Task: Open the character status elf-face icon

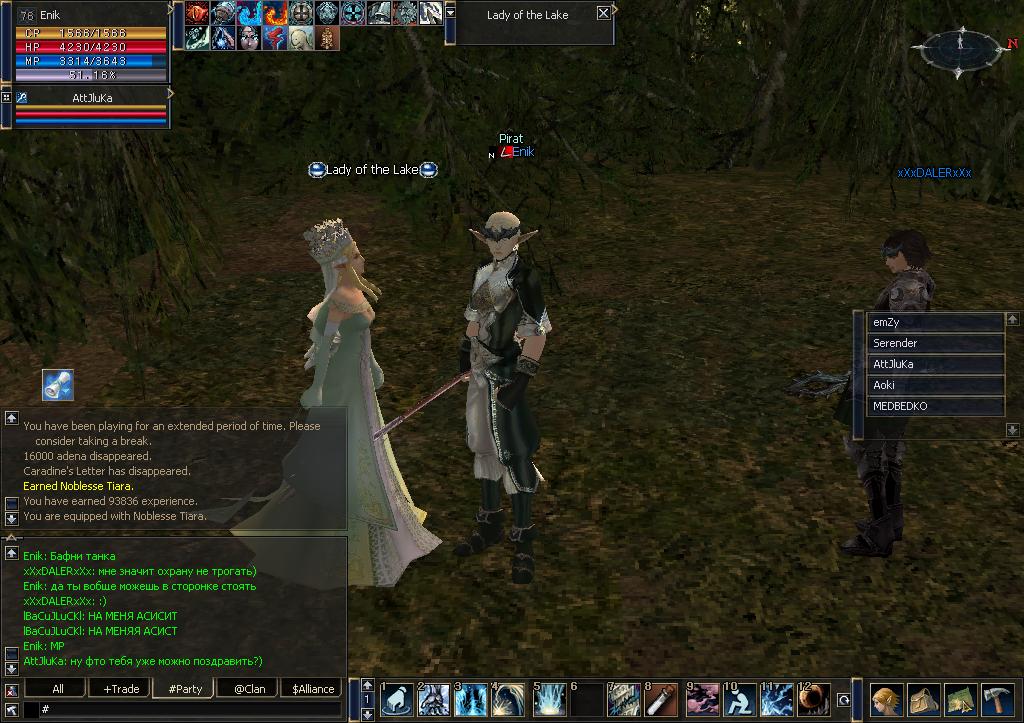Action: click(886, 699)
